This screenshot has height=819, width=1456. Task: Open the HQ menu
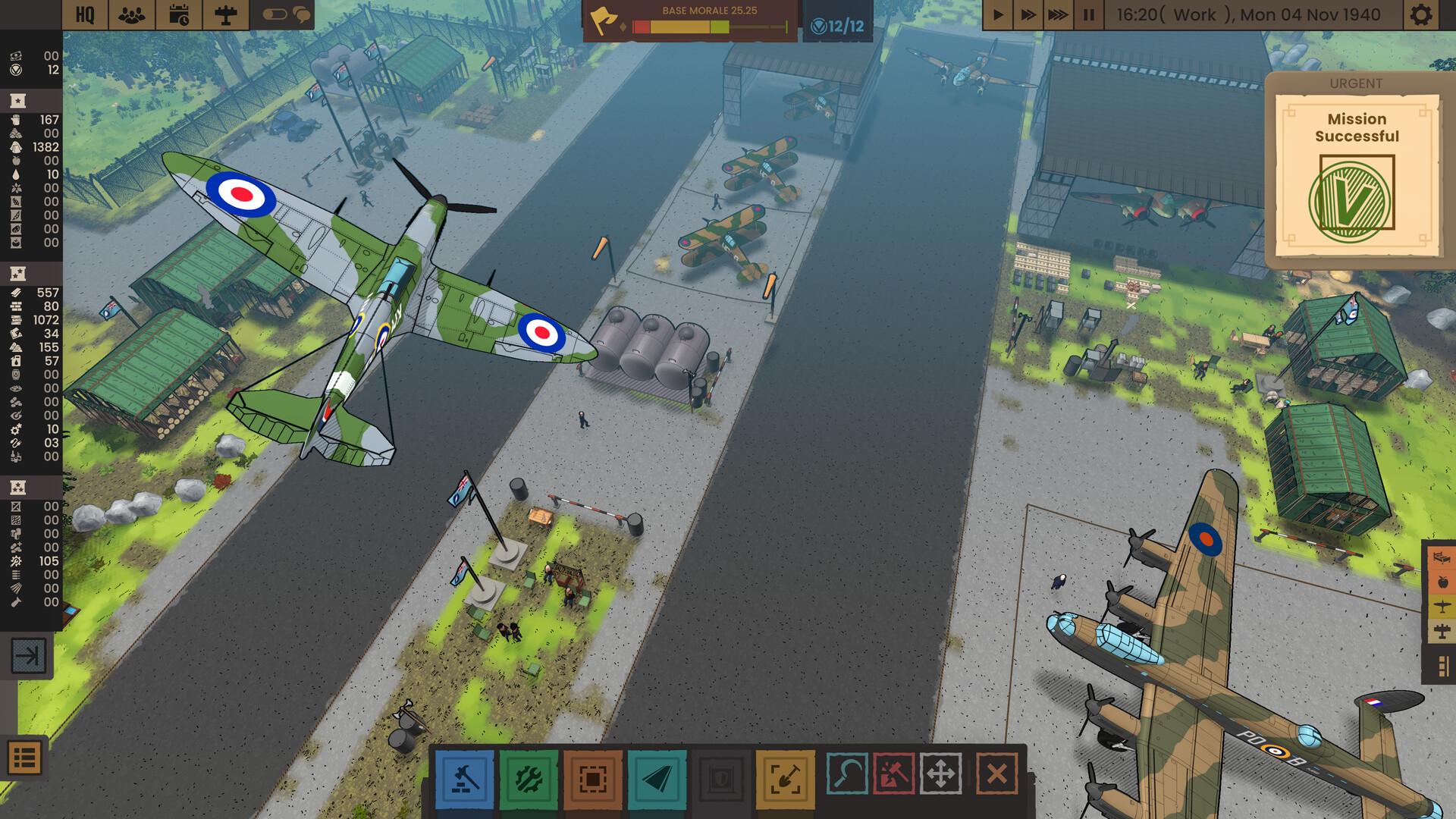coord(86,14)
